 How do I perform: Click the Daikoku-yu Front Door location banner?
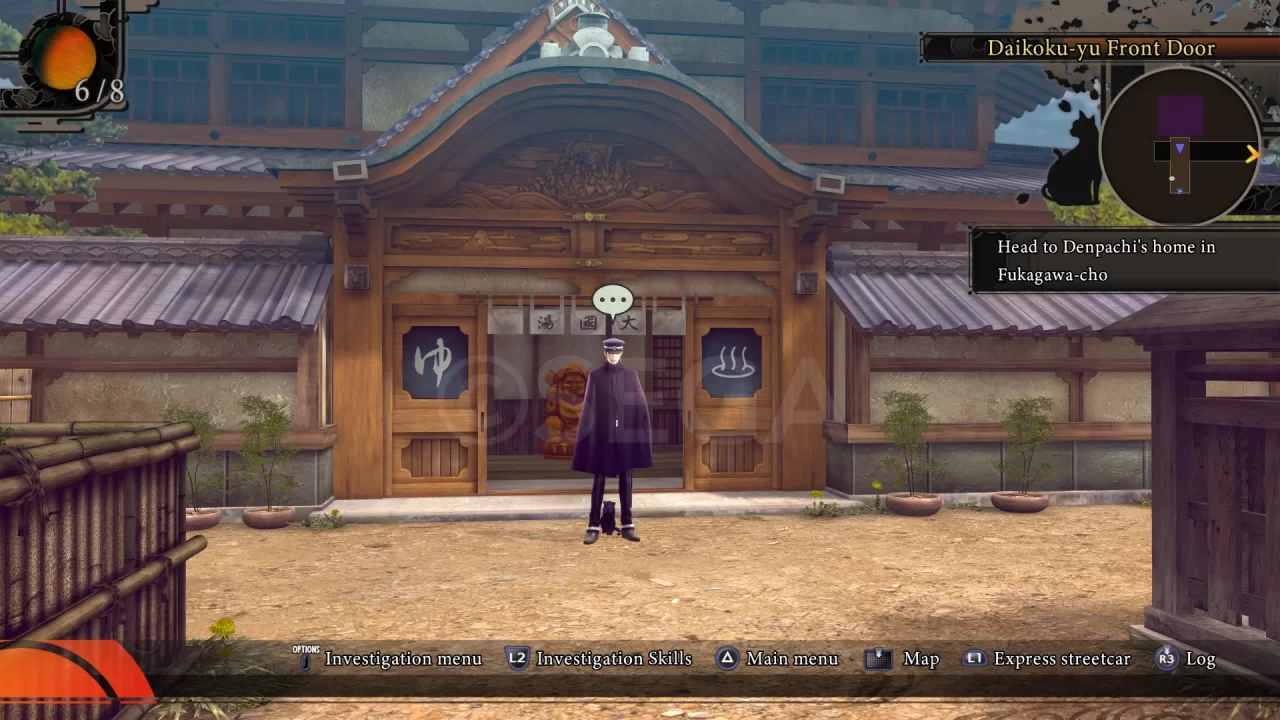point(1100,48)
